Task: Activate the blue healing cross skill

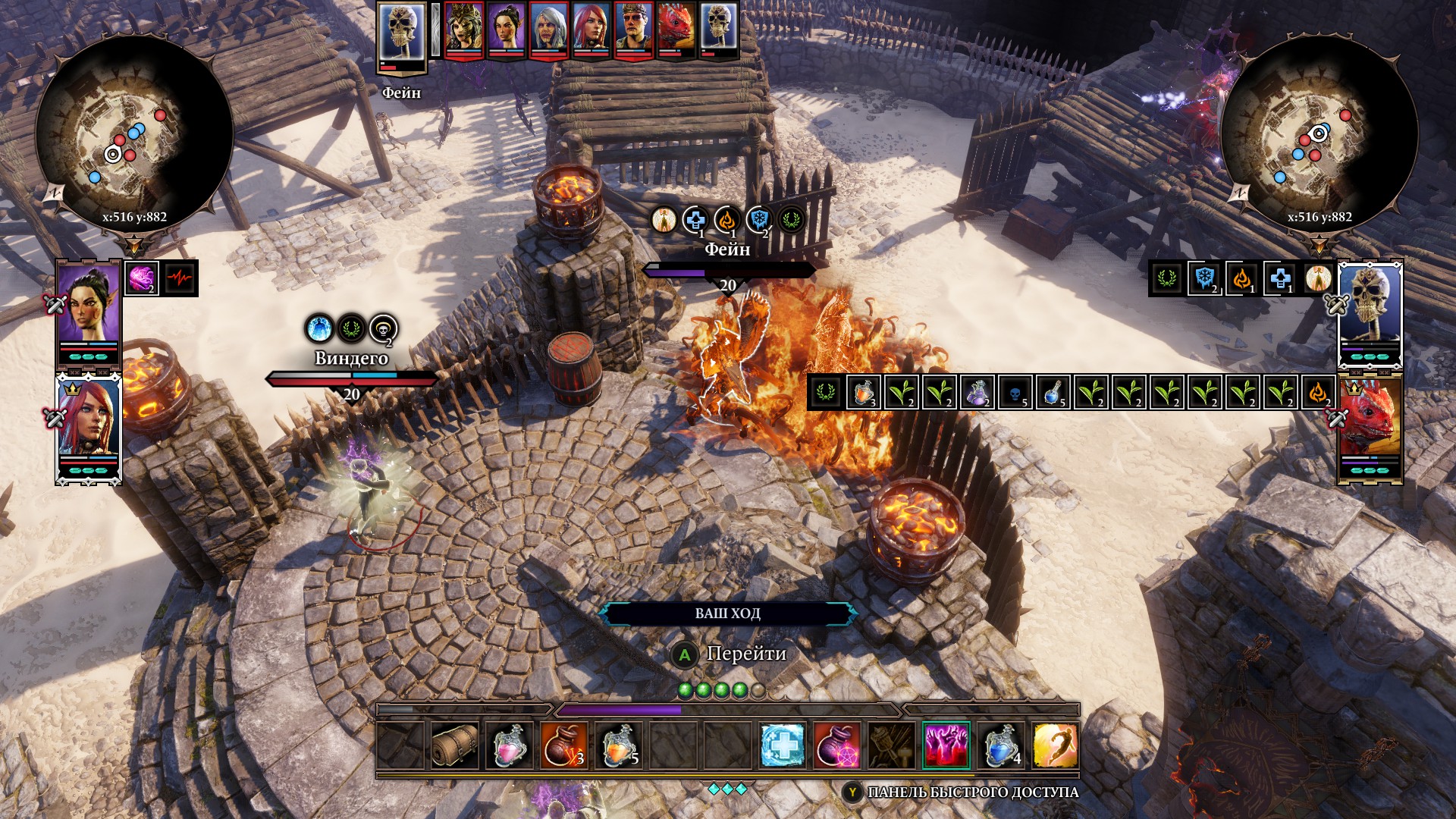Action: coord(783,745)
